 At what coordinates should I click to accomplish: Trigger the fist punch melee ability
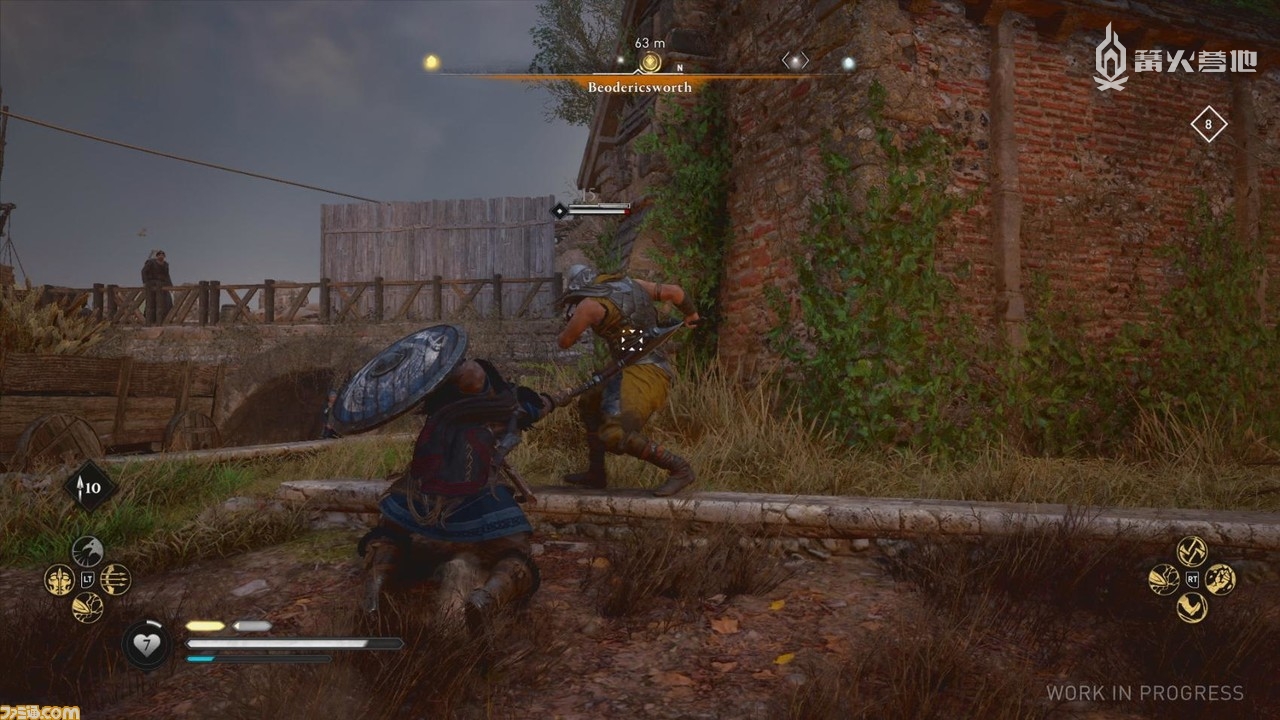(x=1220, y=579)
